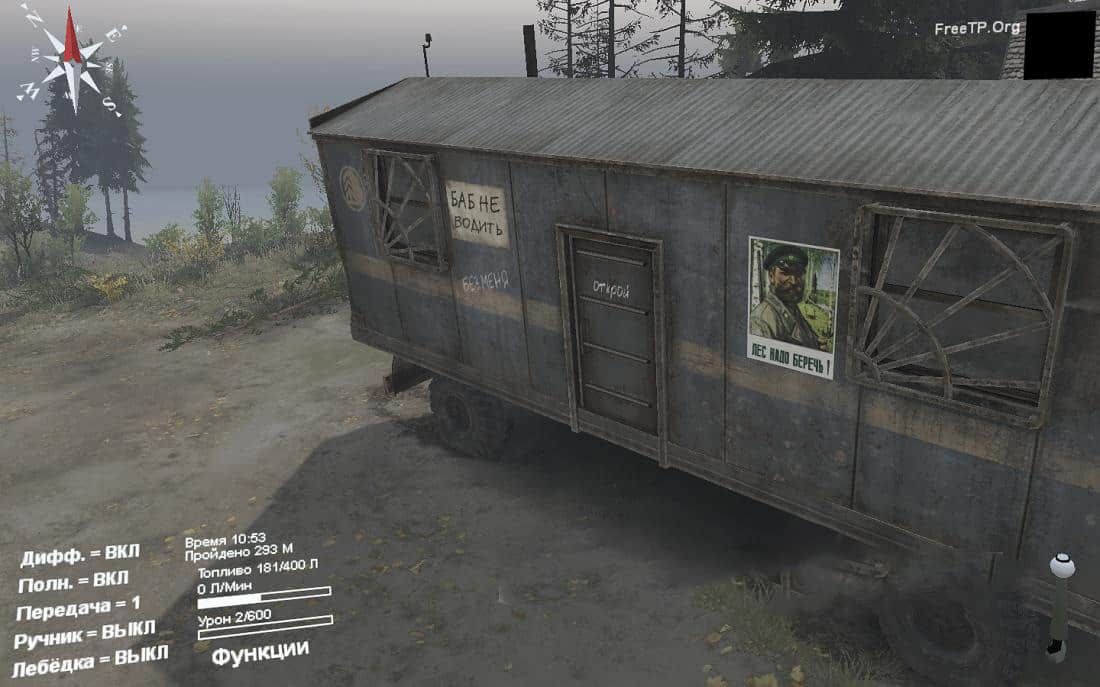Viewport: 1100px width, 687px height.
Task: Toggle the Ручник handbrake setting
Action: coord(84,634)
